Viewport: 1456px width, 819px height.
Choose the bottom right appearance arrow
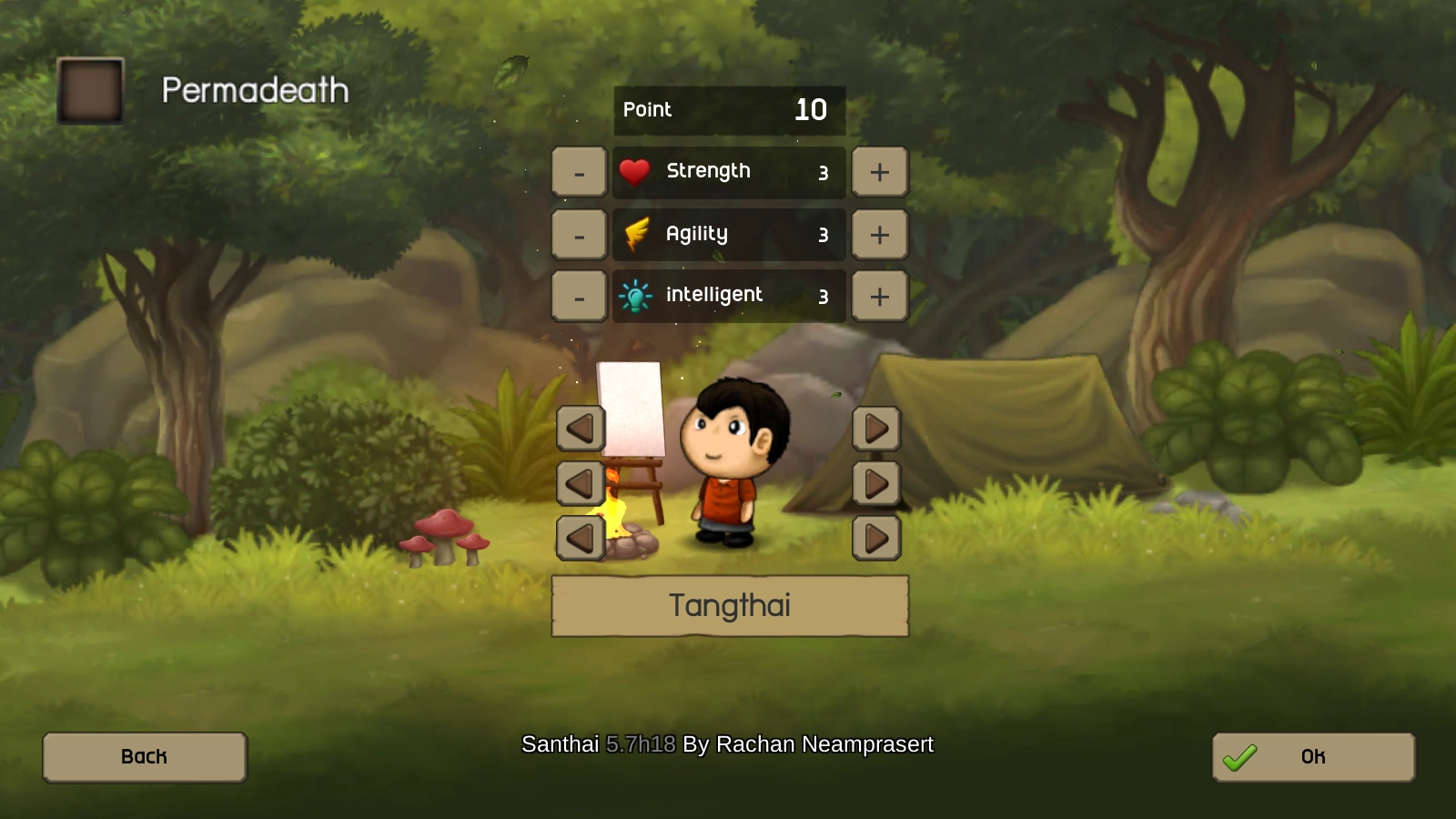click(x=876, y=538)
